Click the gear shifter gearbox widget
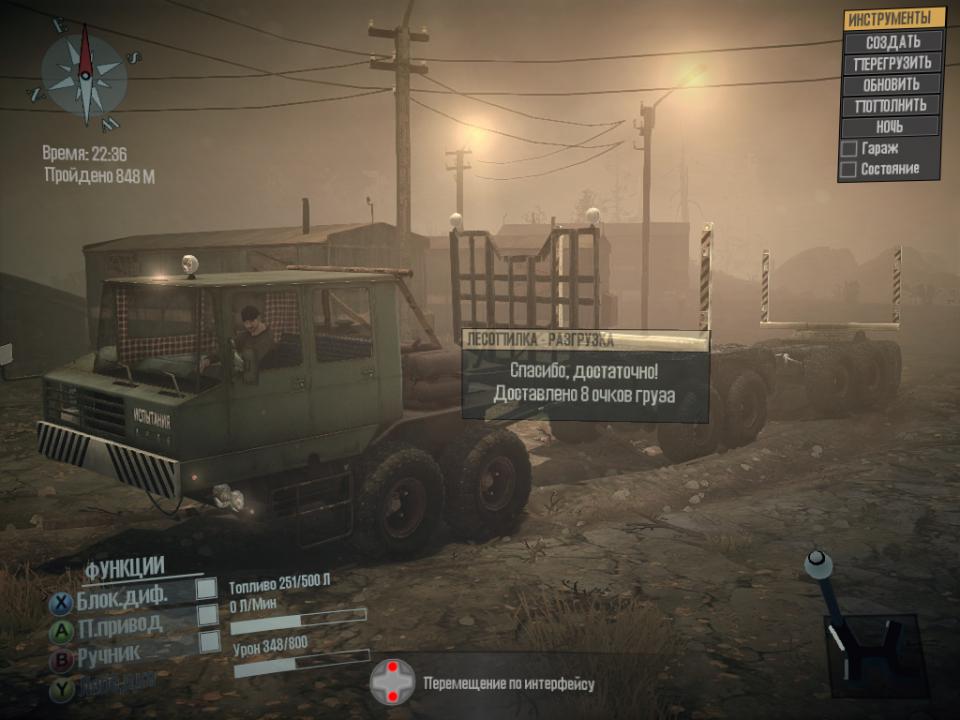Screen dimensions: 960x720 pos(866,639)
